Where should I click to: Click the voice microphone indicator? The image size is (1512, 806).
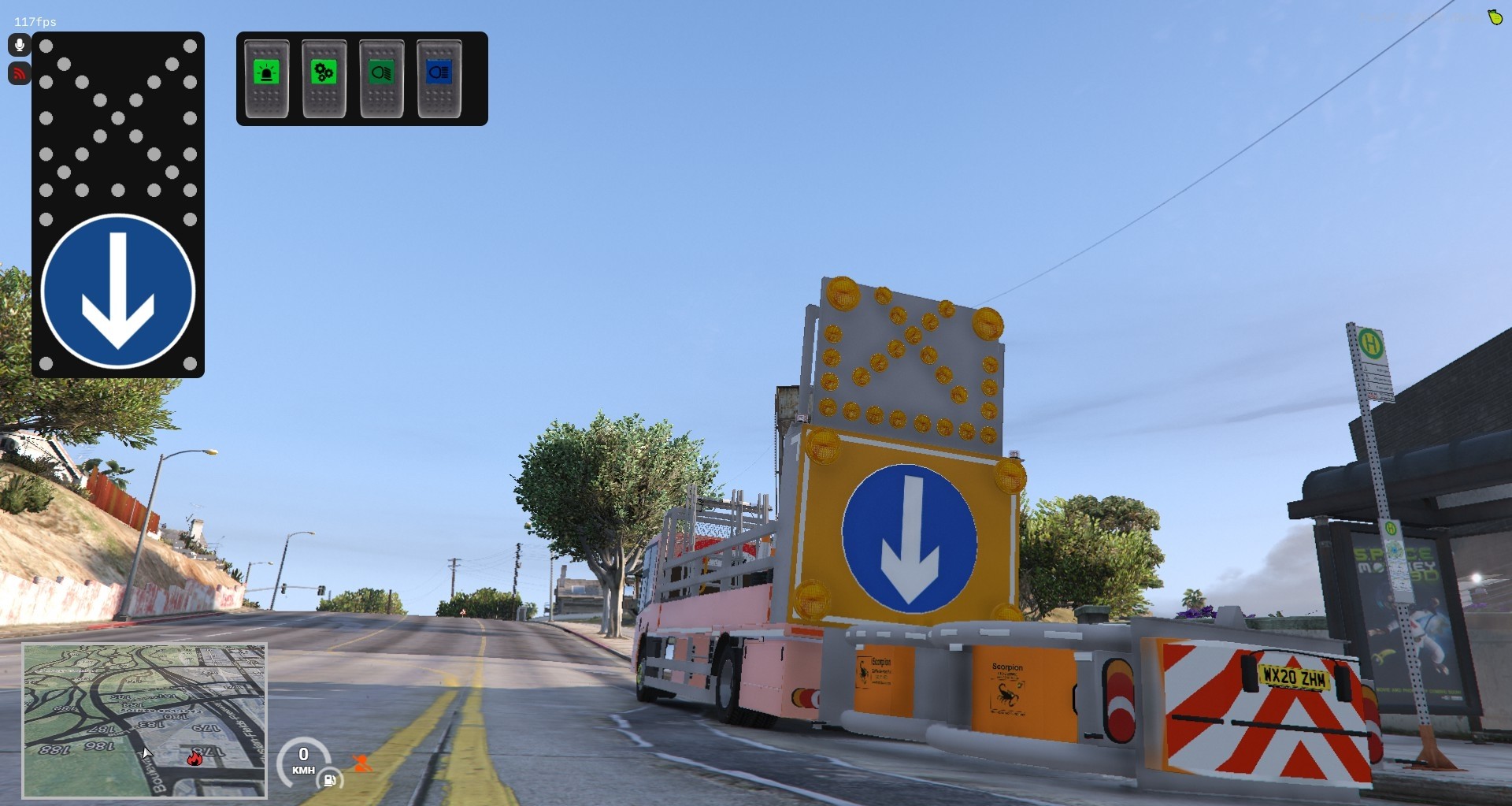click(19, 45)
